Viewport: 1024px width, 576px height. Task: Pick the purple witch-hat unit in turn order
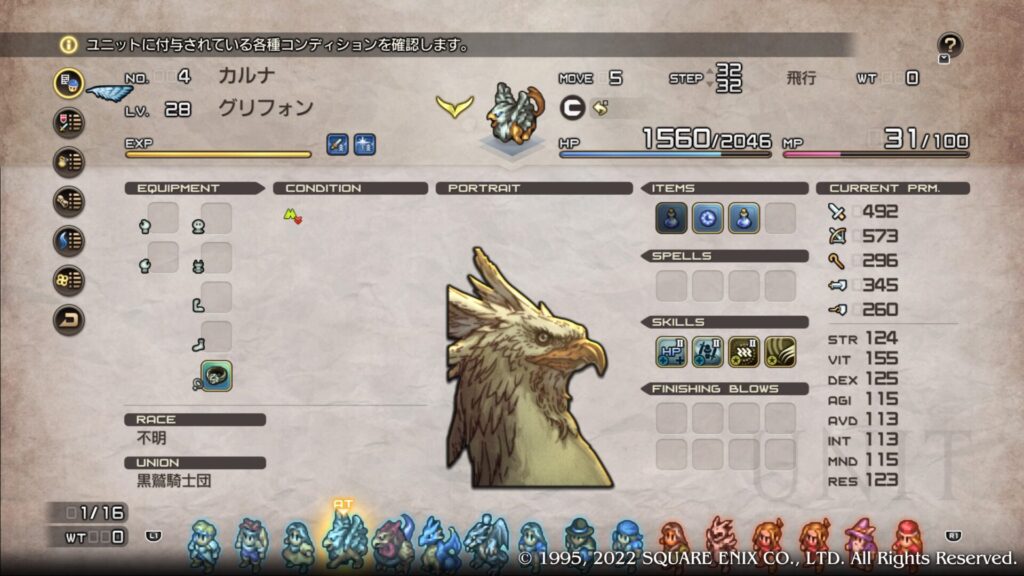860,541
